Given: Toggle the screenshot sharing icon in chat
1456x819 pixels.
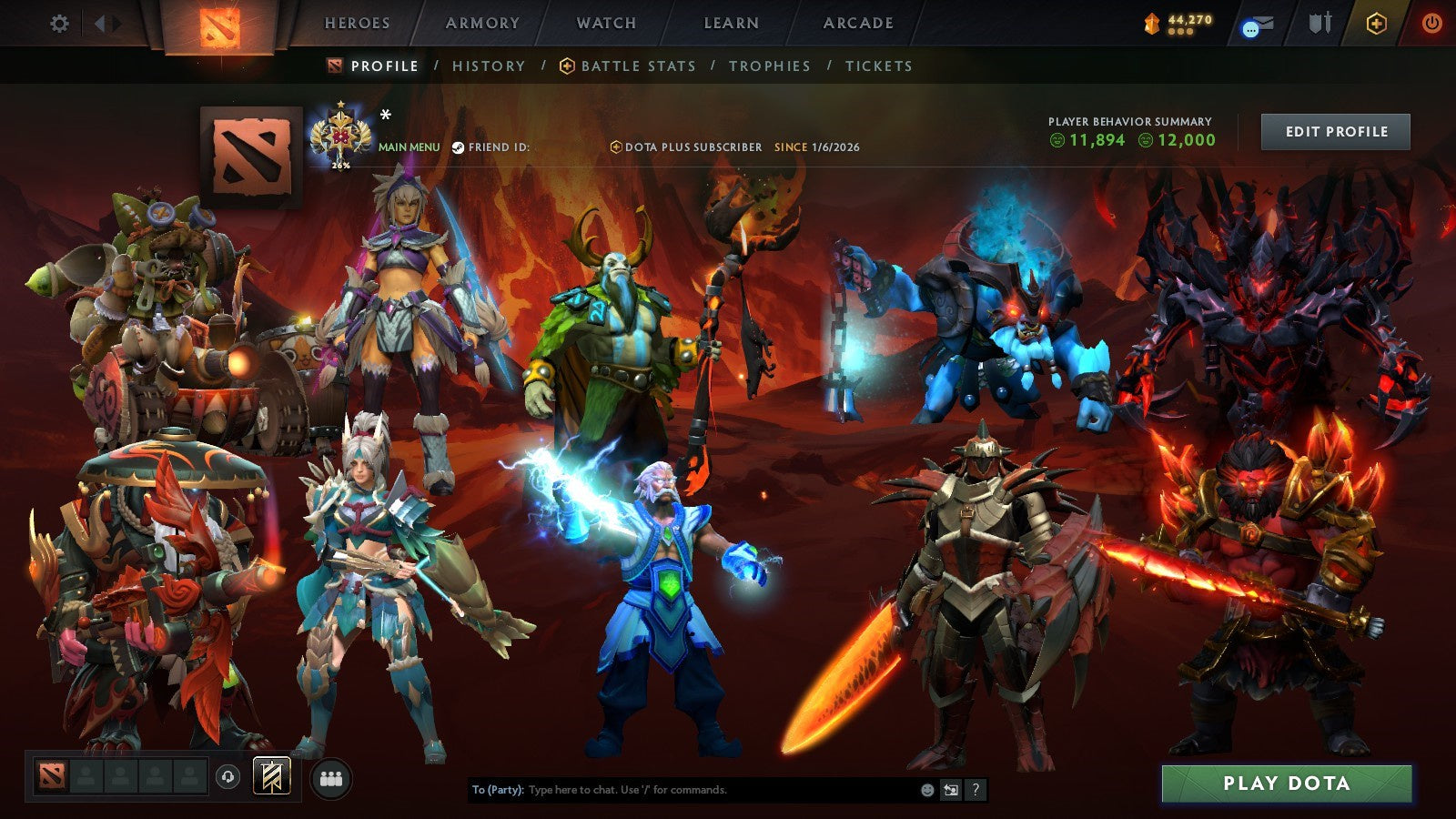Looking at the screenshot, I should pos(951,792).
